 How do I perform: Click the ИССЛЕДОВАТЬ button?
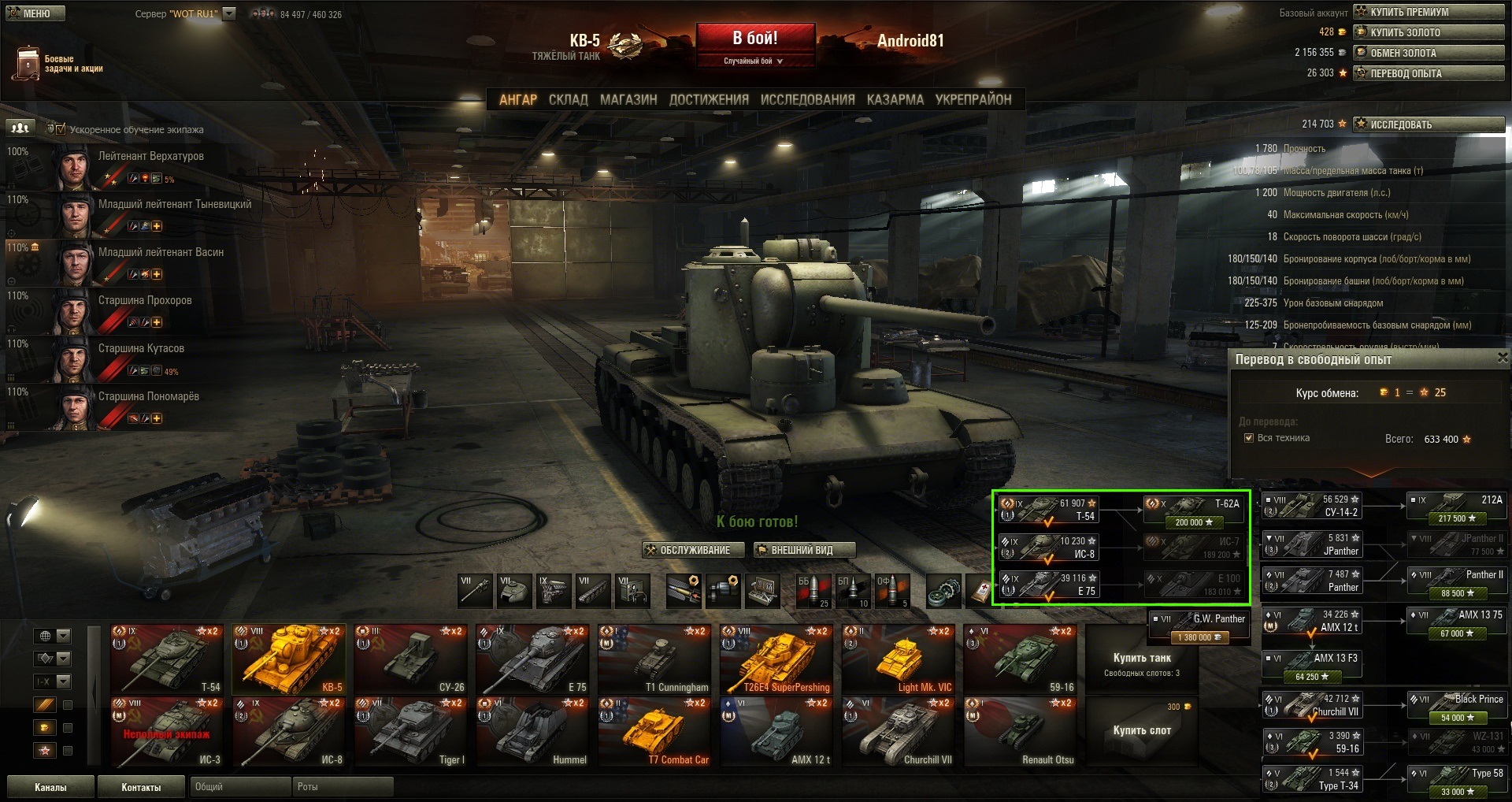pyautogui.click(x=1429, y=124)
